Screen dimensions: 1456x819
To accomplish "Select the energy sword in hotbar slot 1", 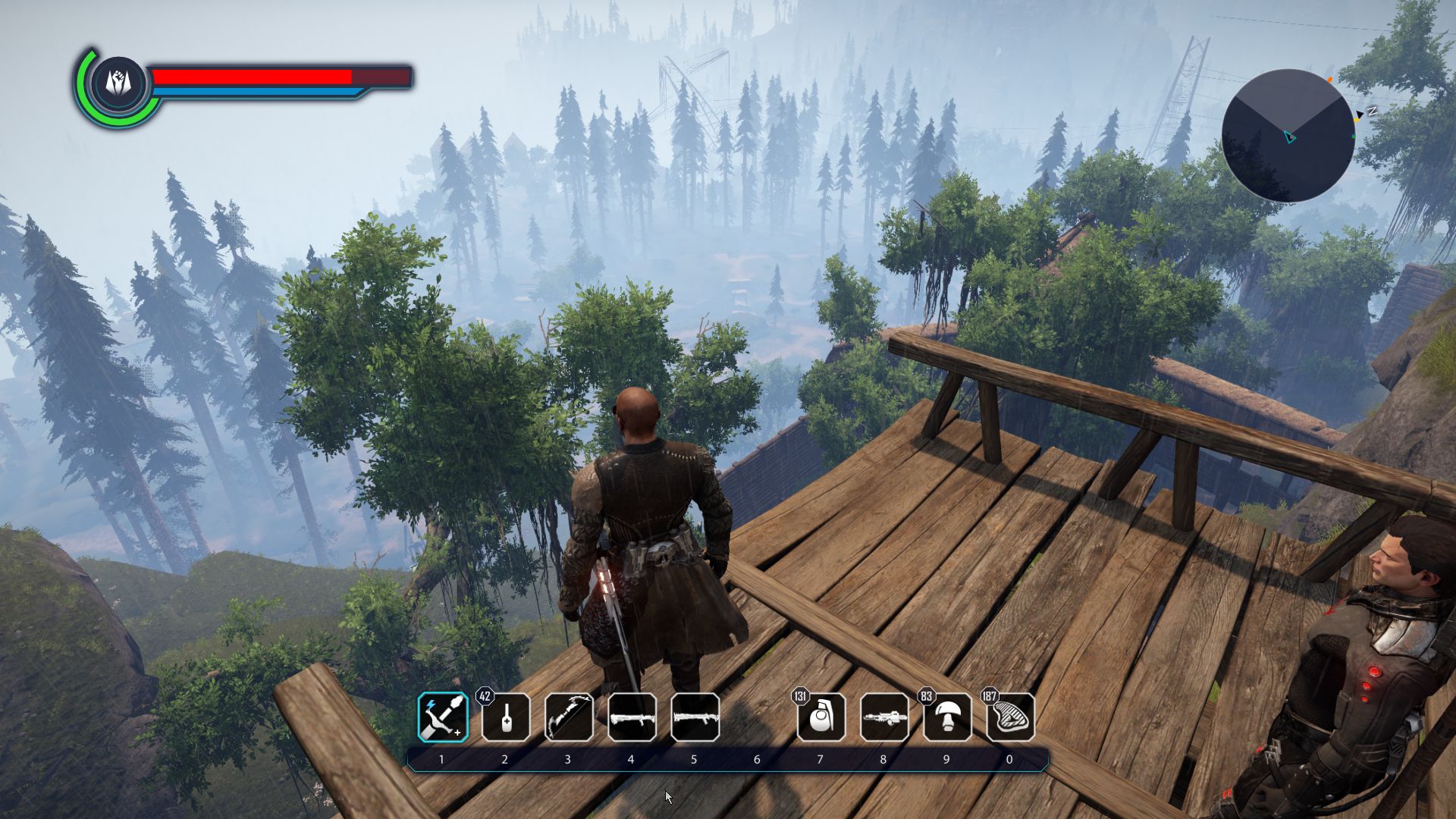I will 443,717.
